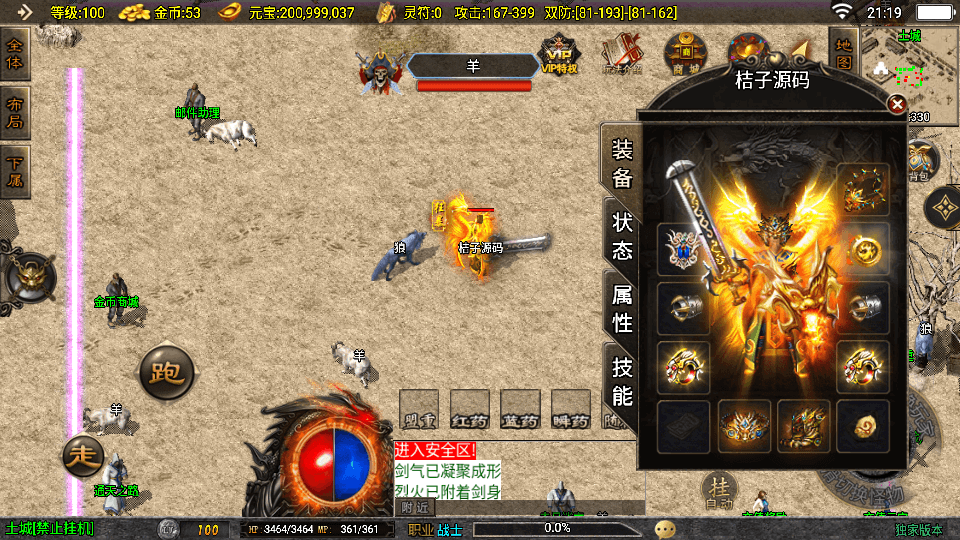This screenshot has height=540, width=960.
Task: Open the 商城 shop
Action: click(686, 53)
